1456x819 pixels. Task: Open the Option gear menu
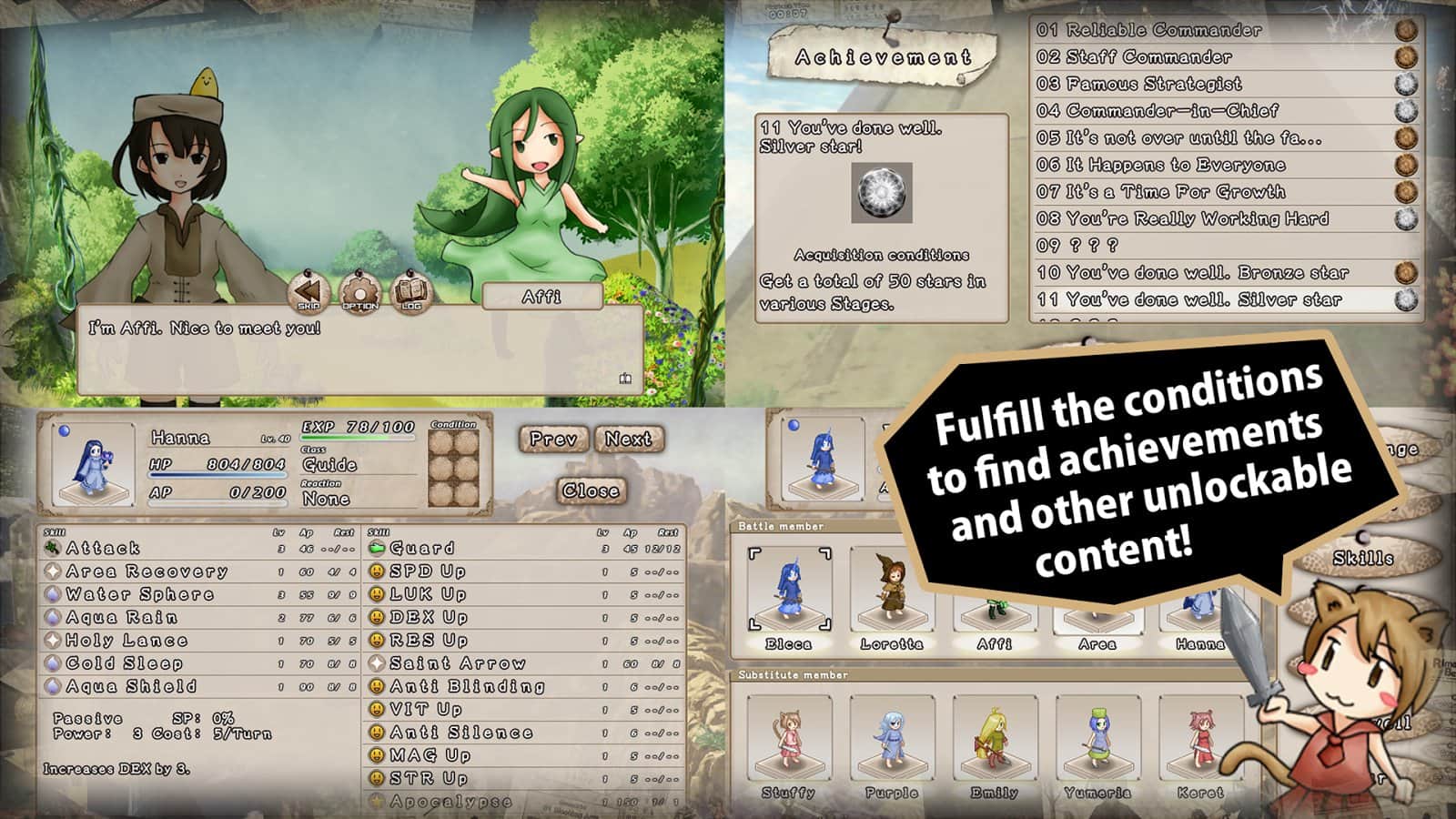click(359, 292)
